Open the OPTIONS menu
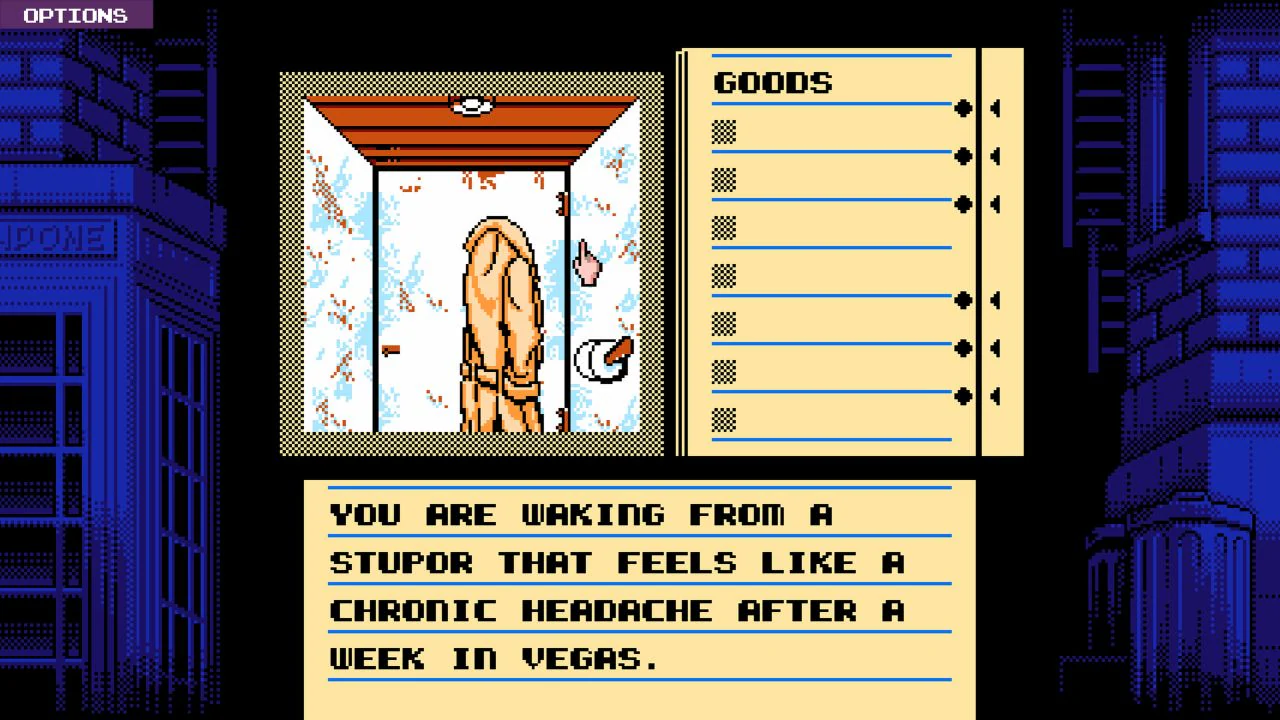 pos(75,15)
